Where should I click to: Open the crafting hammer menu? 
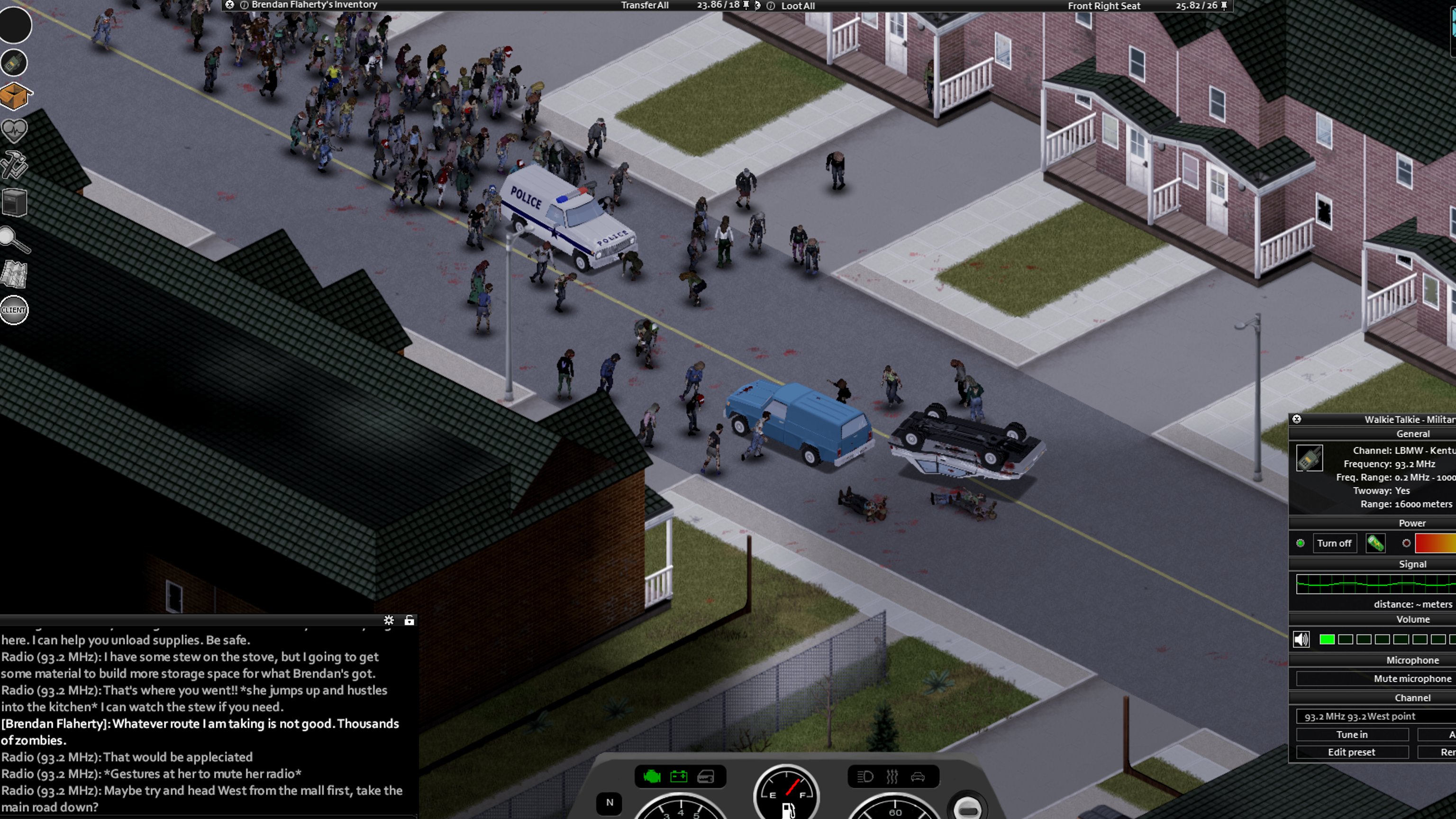tap(14, 165)
